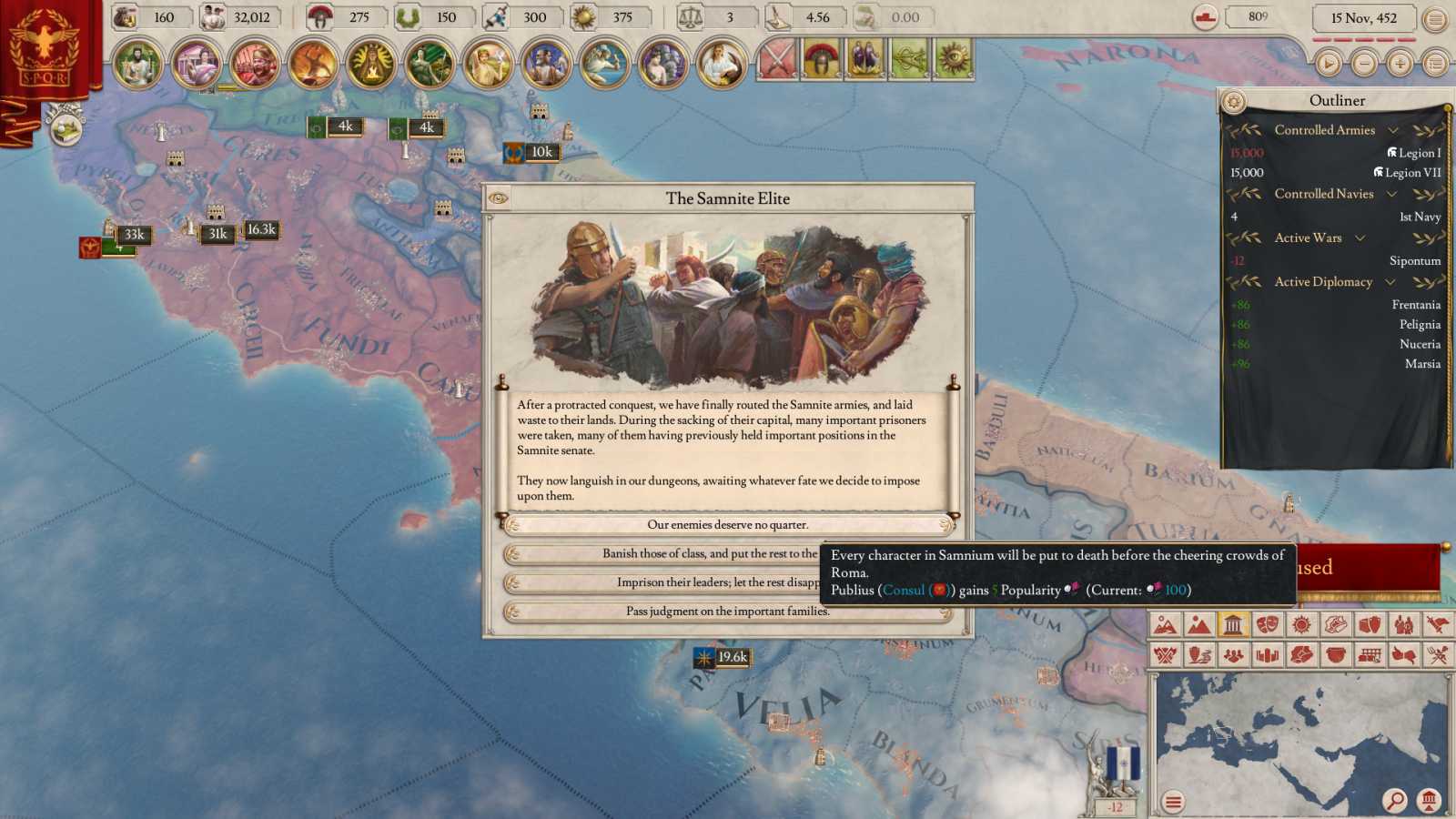This screenshot has width=1456, height=819.
Task: Pick 'Pass judgment on the important families'
Action: point(728,612)
